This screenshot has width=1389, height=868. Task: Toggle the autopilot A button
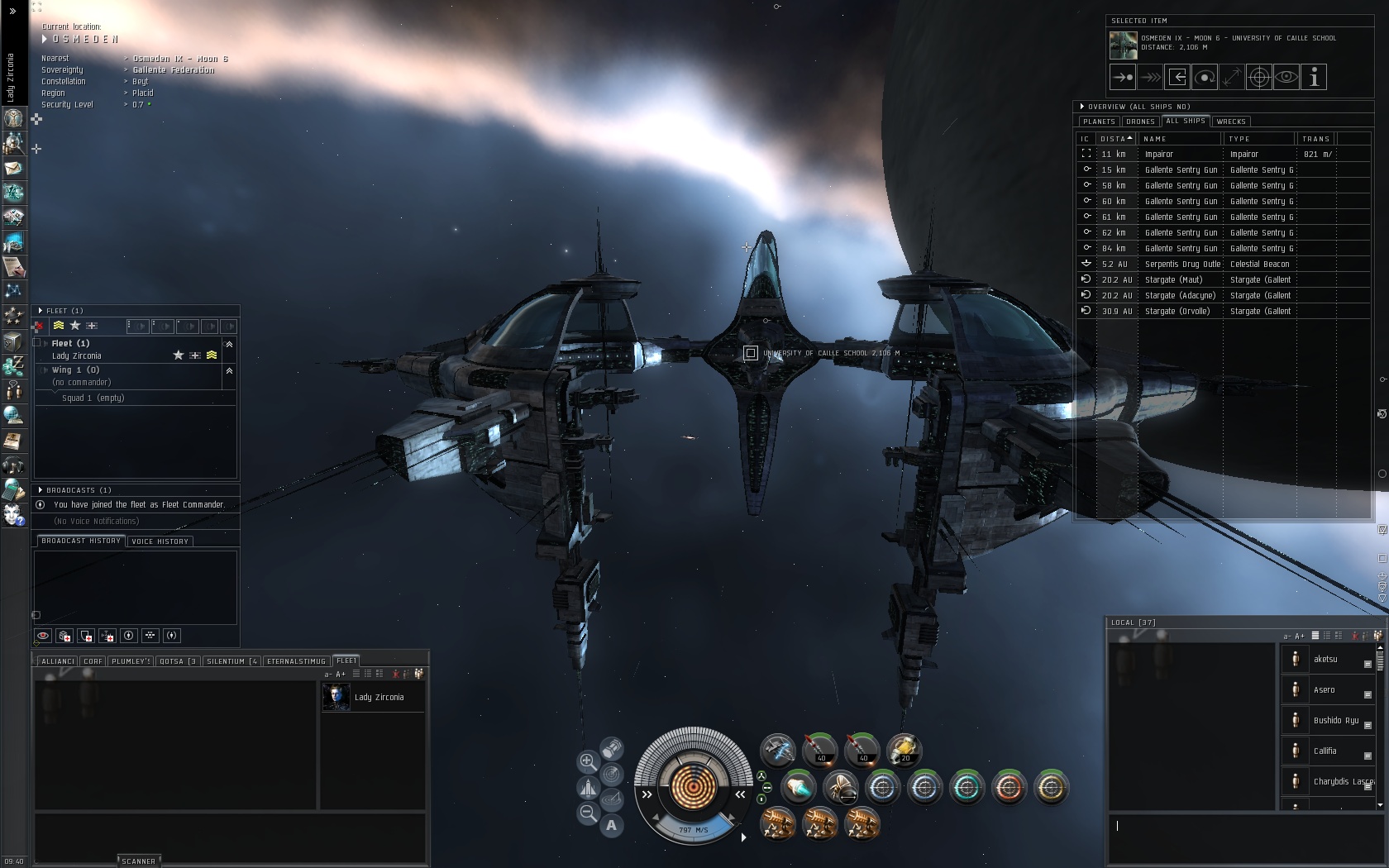611,825
